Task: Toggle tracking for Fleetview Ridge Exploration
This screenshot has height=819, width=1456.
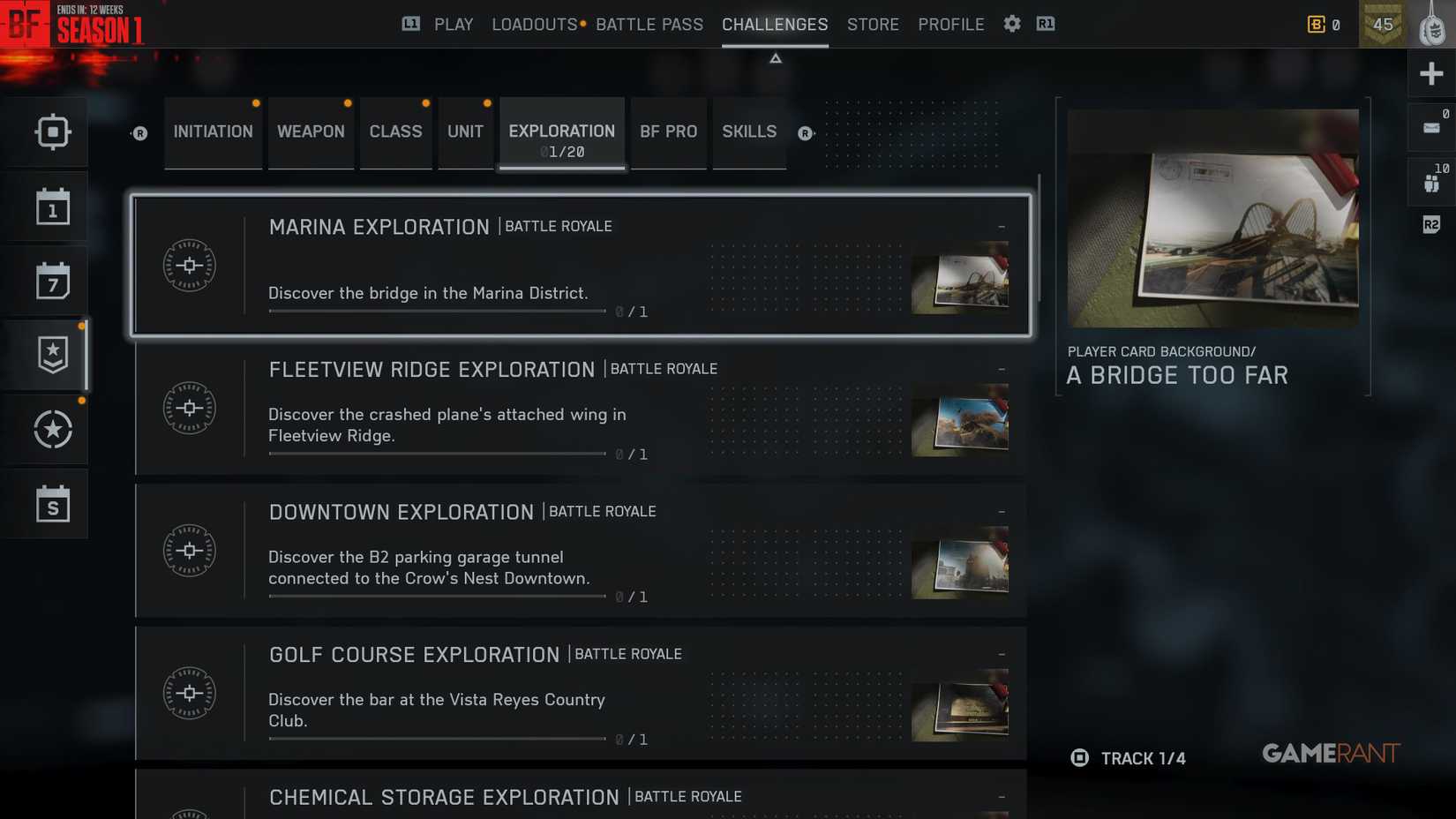Action: 1001,369
